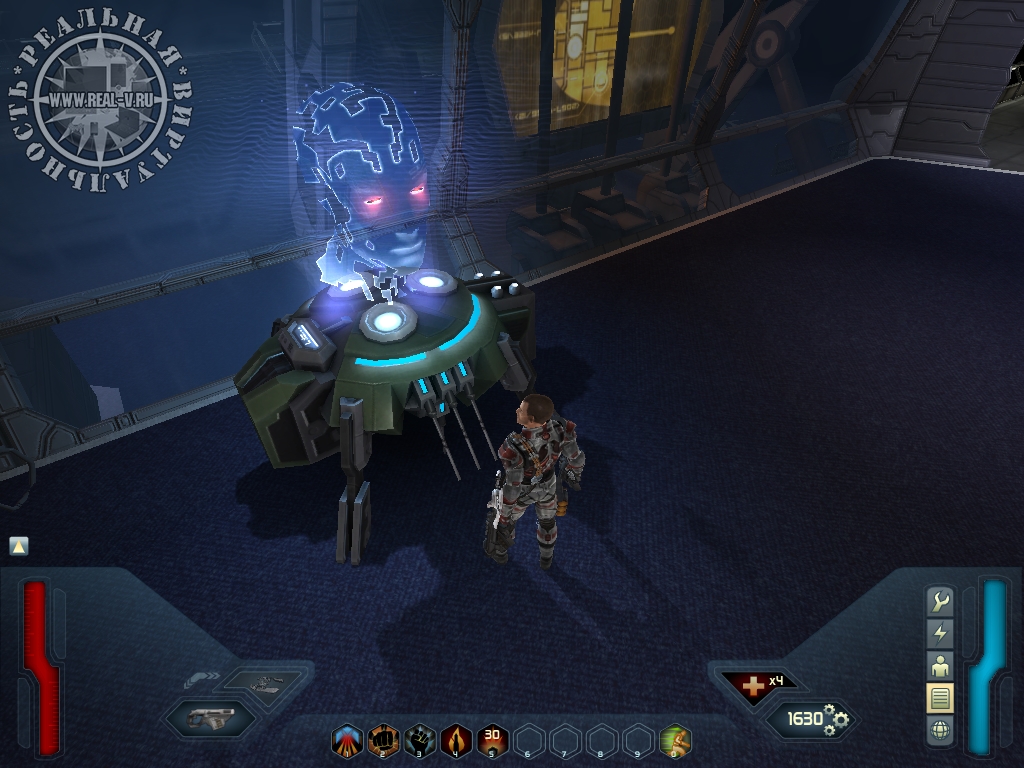The height and width of the screenshot is (768, 1024).
Task: Use the orange punching fist skill
Action: pyautogui.click(x=383, y=741)
